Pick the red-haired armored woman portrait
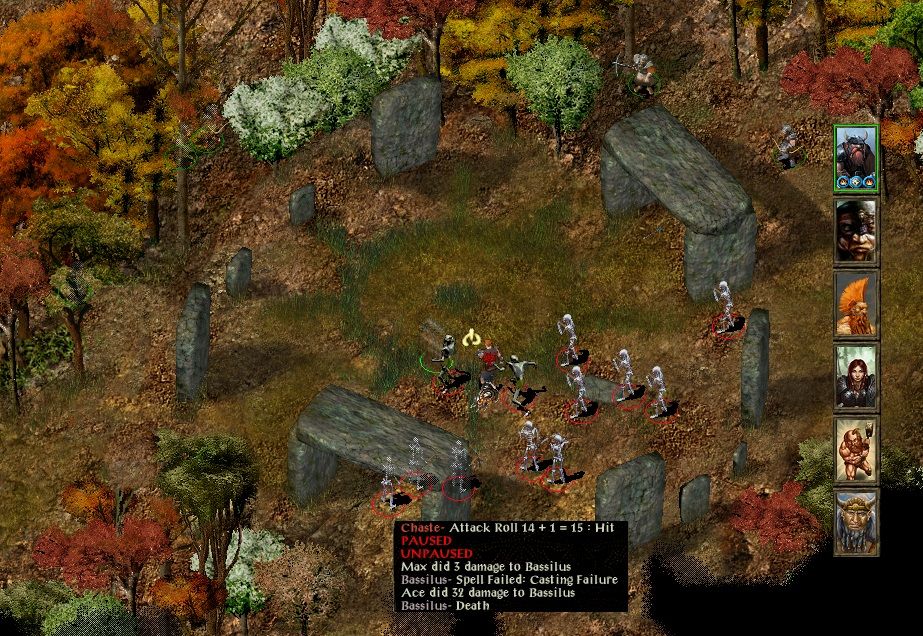Viewport: 923px width, 636px height. click(856, 377)
